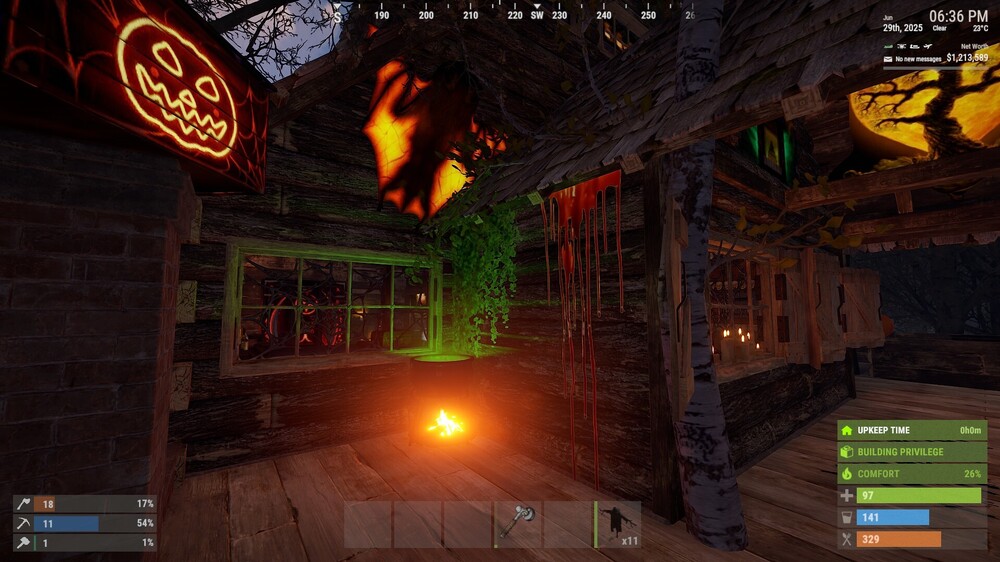Select the hatchet hotbar slot
This screenshot has width=1000, height=562.
coord(518,524)
